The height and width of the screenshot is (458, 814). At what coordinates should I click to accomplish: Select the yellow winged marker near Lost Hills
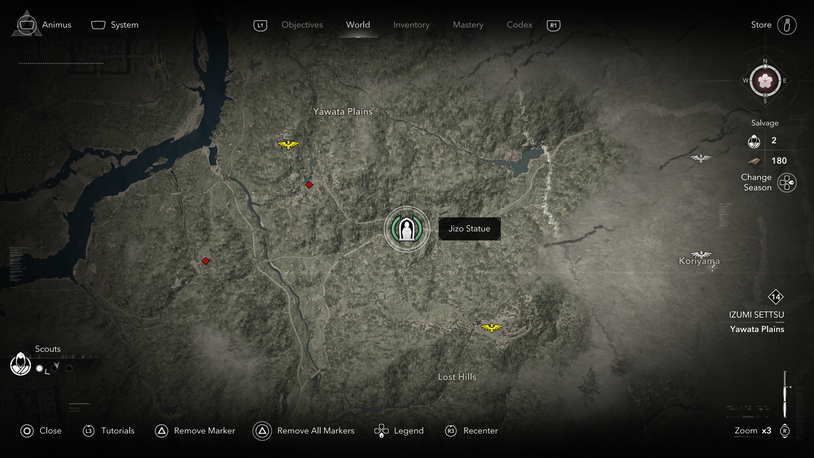coord(490,327)
